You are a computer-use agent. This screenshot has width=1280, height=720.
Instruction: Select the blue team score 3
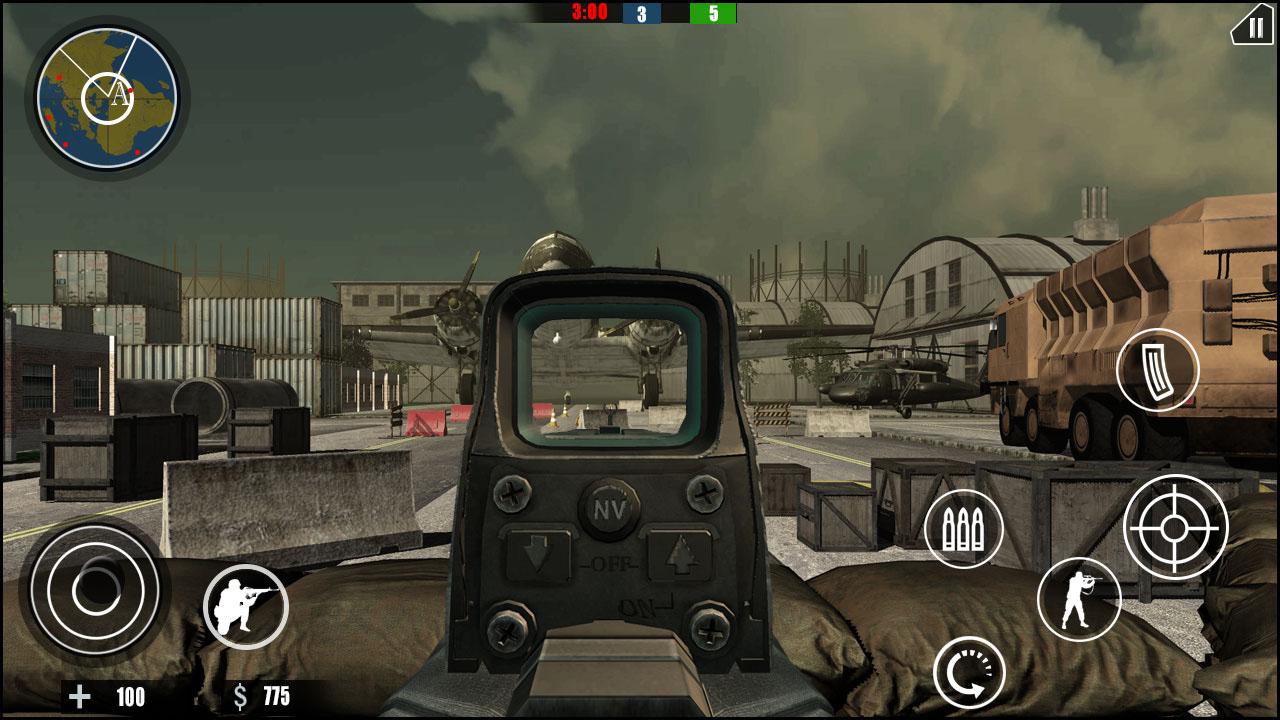pos(640,11)
